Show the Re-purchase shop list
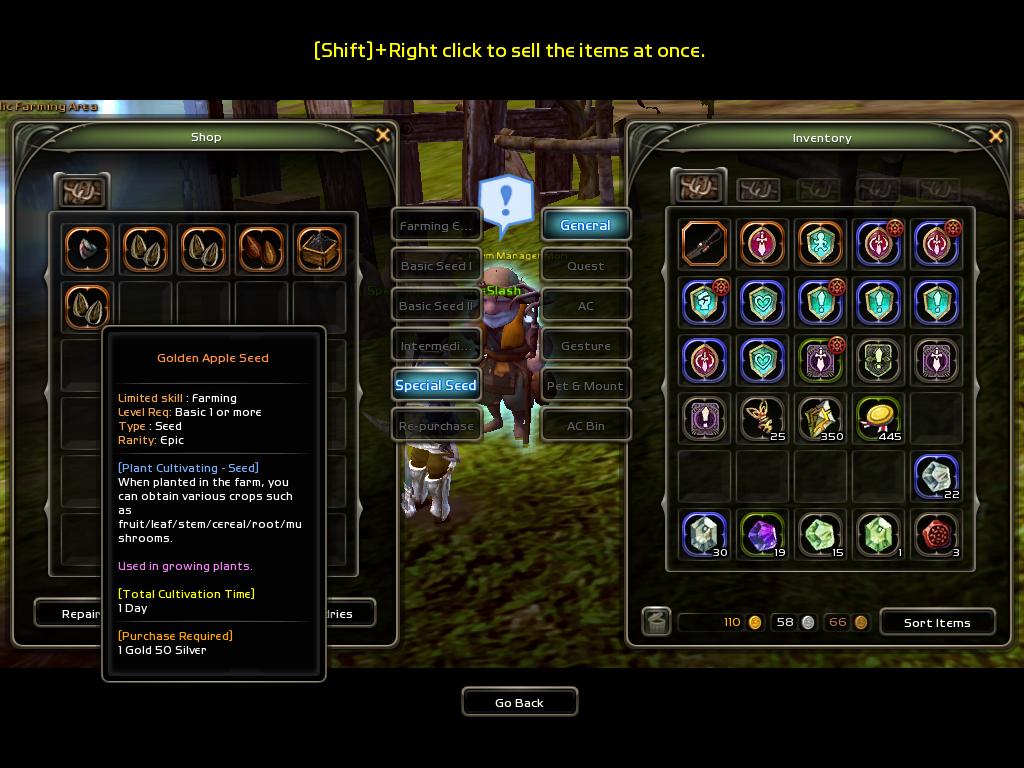The width and height of the screenshot is (1024, 768). click(436, 425)
